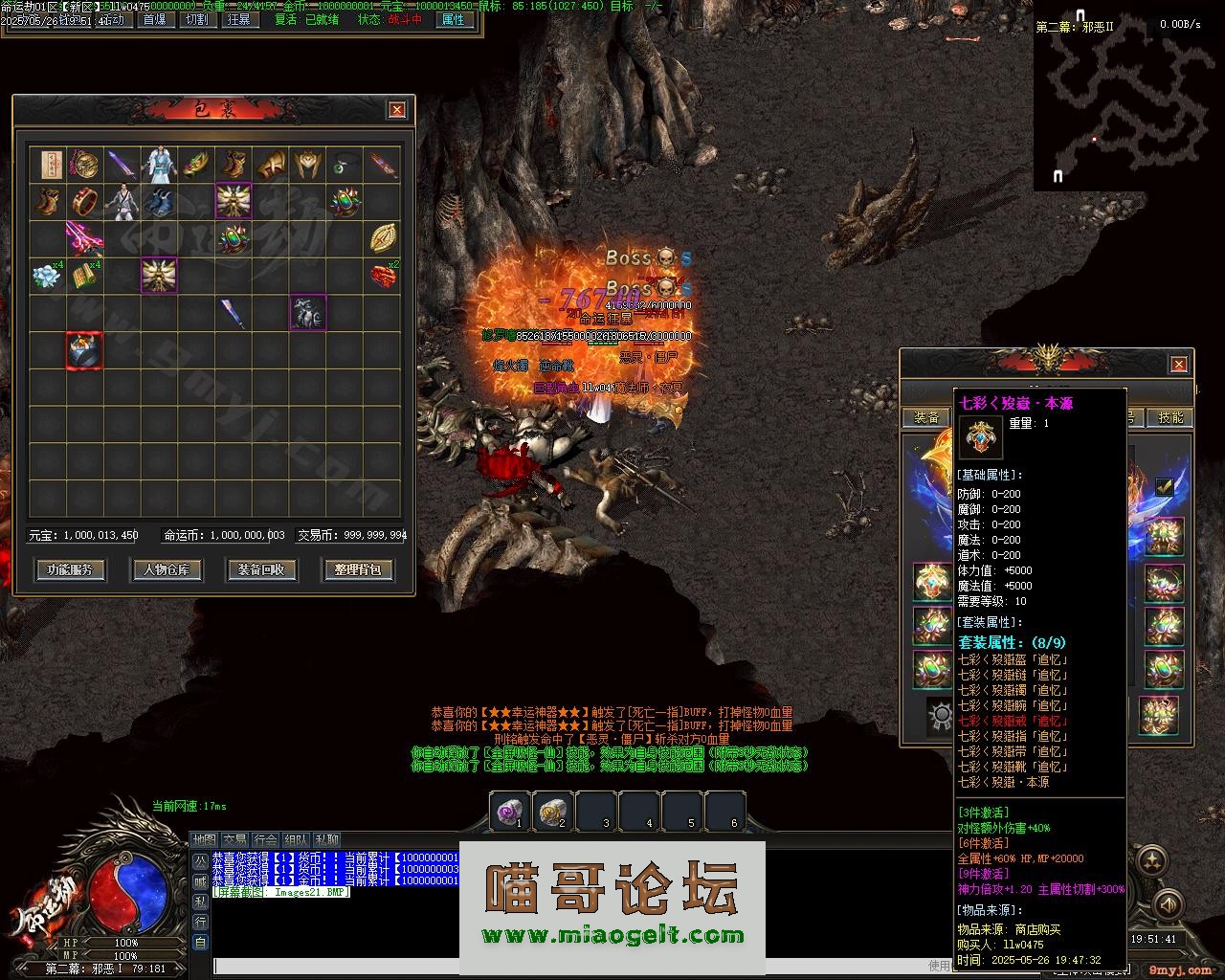Click the 装备回收 recycle button
The image size is (1225, 980).
[x=261, y=569]
